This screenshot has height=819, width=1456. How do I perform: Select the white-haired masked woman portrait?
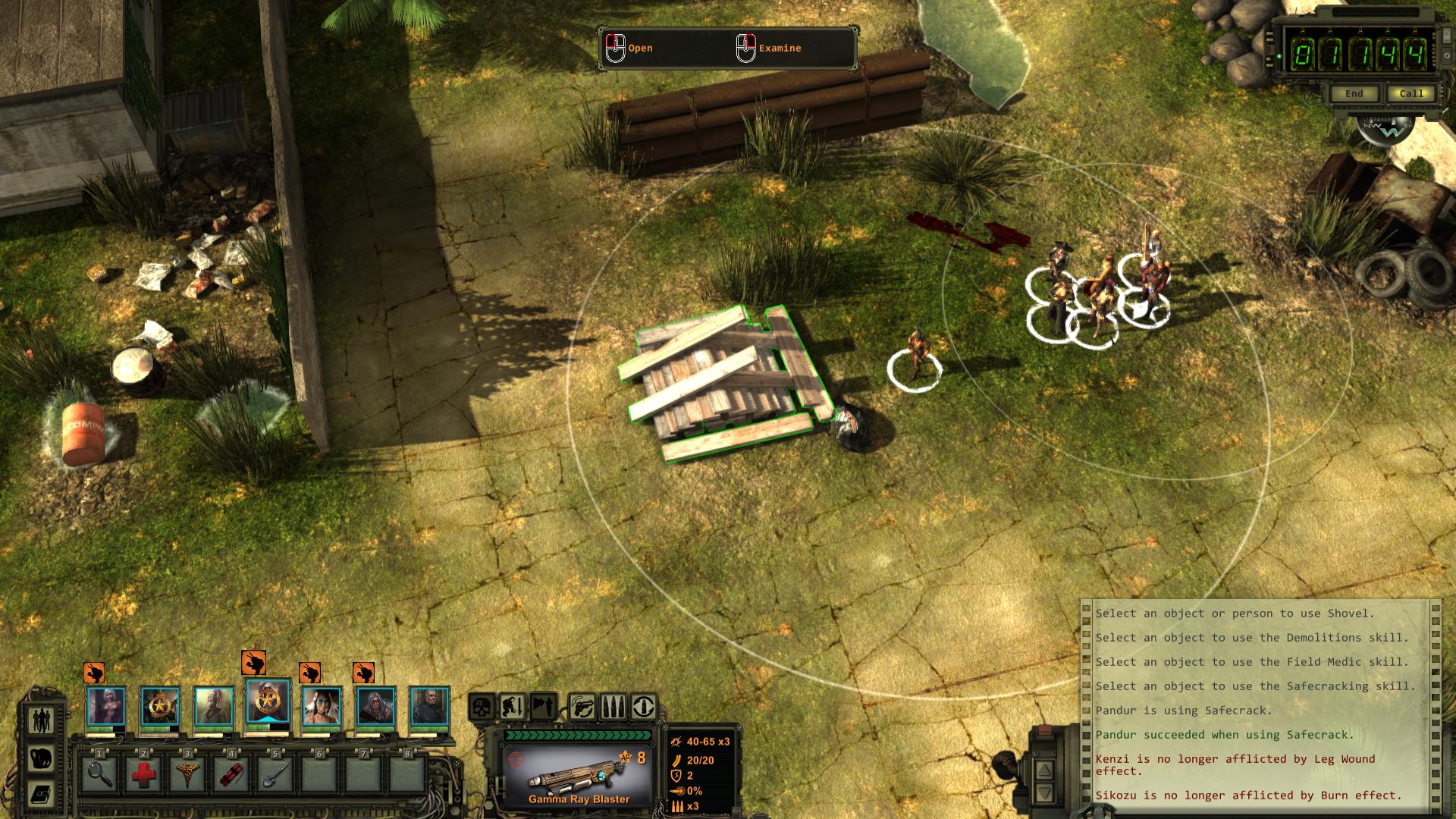tap(375, 707)
